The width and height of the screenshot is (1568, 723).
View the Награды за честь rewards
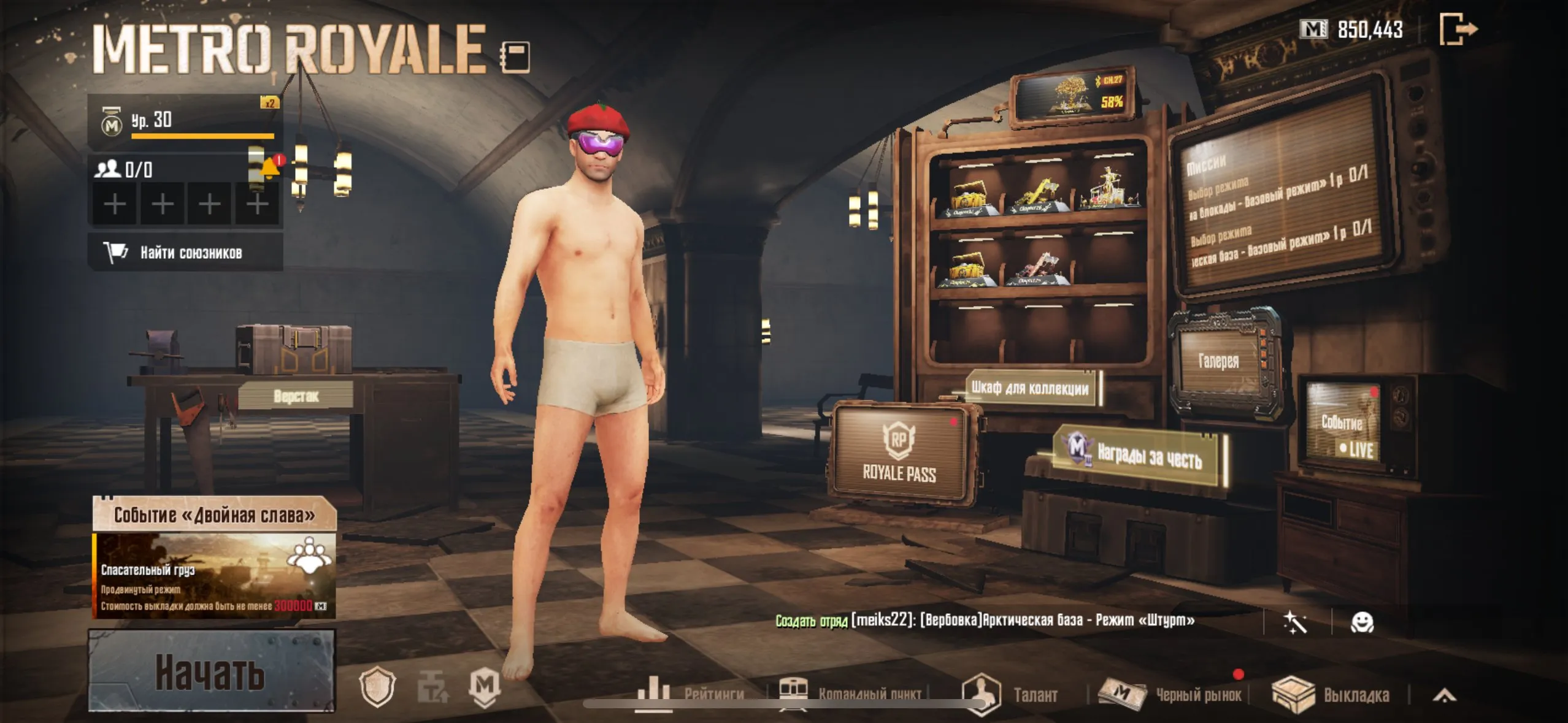coord(1140,454)
